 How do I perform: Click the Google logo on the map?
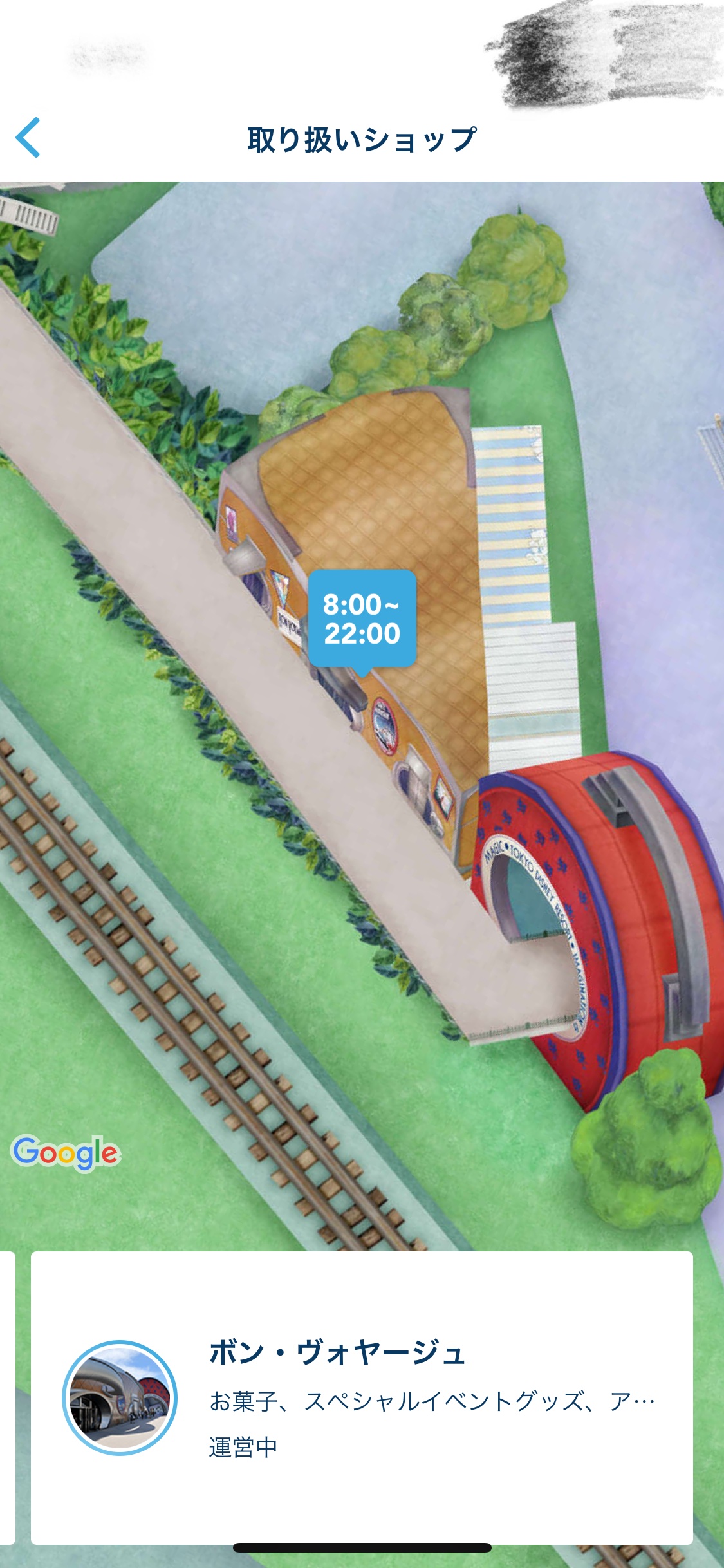[x=66, y=1152]
